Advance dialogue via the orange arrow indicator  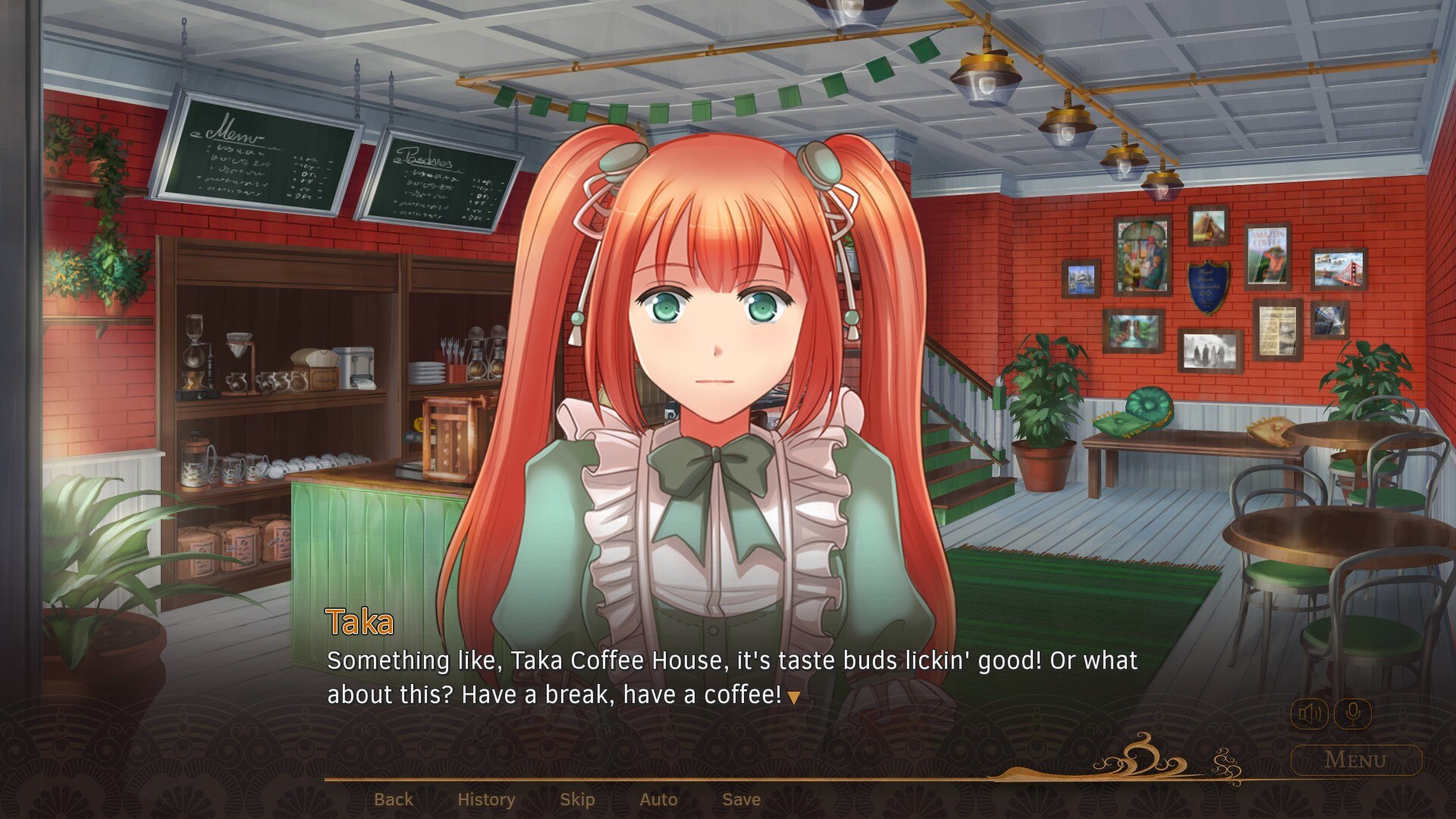[x=793, y=698]
